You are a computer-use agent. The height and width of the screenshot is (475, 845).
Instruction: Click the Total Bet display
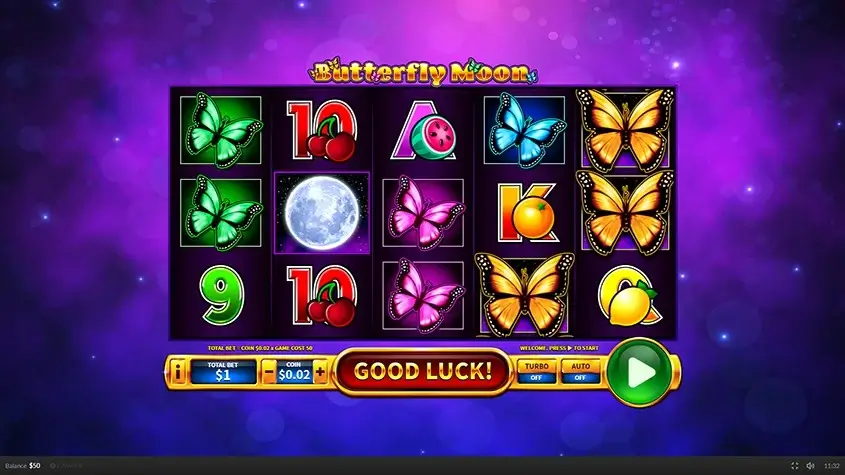pyautogui.click(x=222, y=372)
